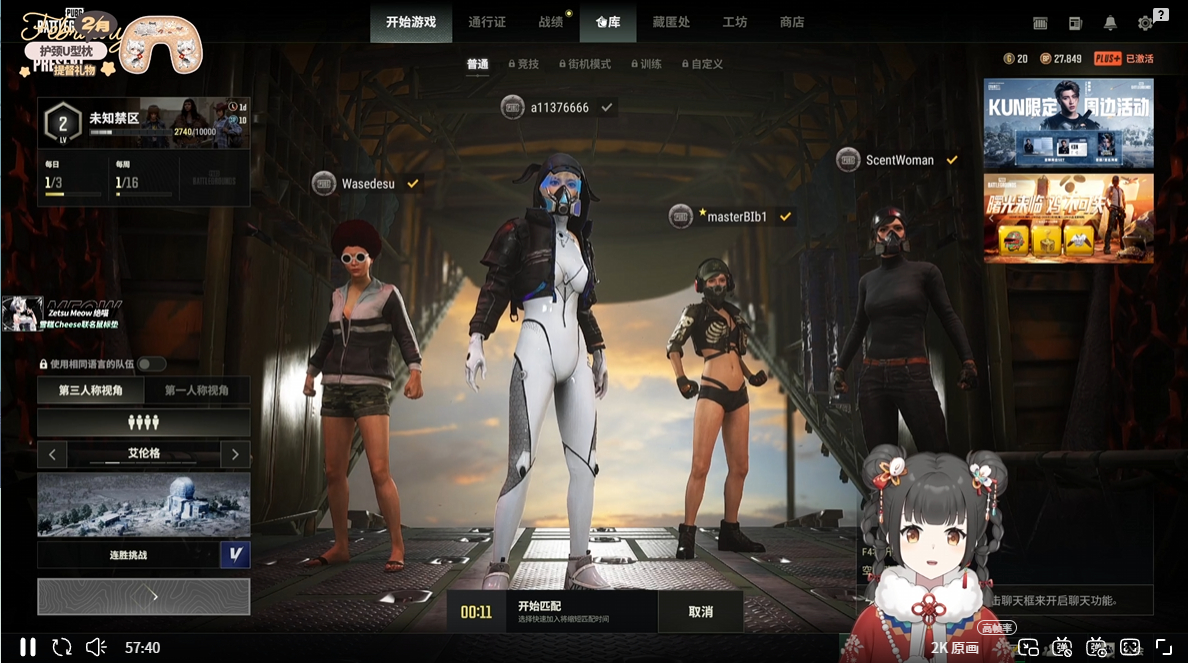Go to the 藏匿处 tab

tap(671, 22)
